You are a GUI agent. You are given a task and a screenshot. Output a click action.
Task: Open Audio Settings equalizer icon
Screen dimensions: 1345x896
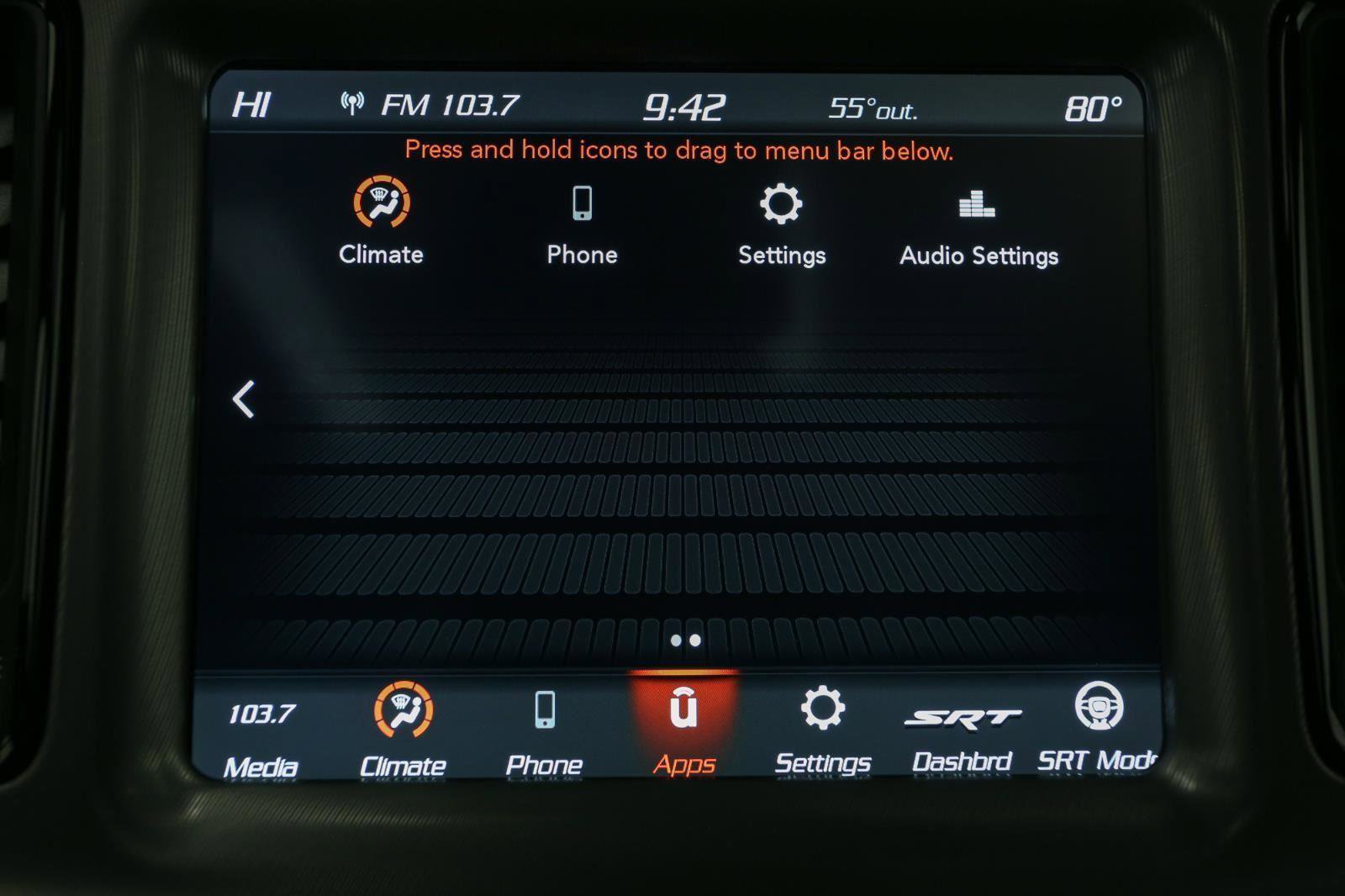pos(978,203)
